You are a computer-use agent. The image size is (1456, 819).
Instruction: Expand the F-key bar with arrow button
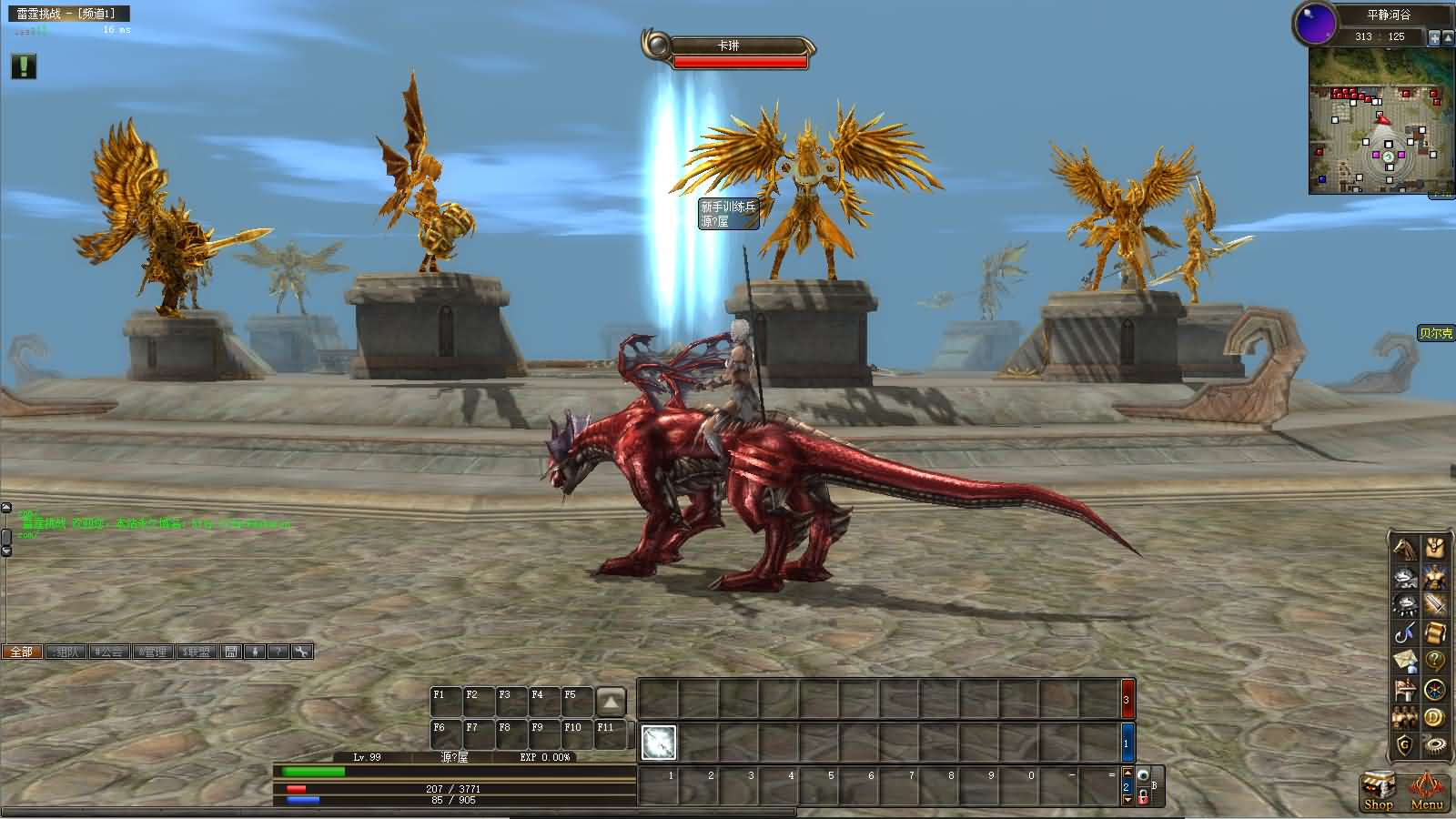point(611,702)
